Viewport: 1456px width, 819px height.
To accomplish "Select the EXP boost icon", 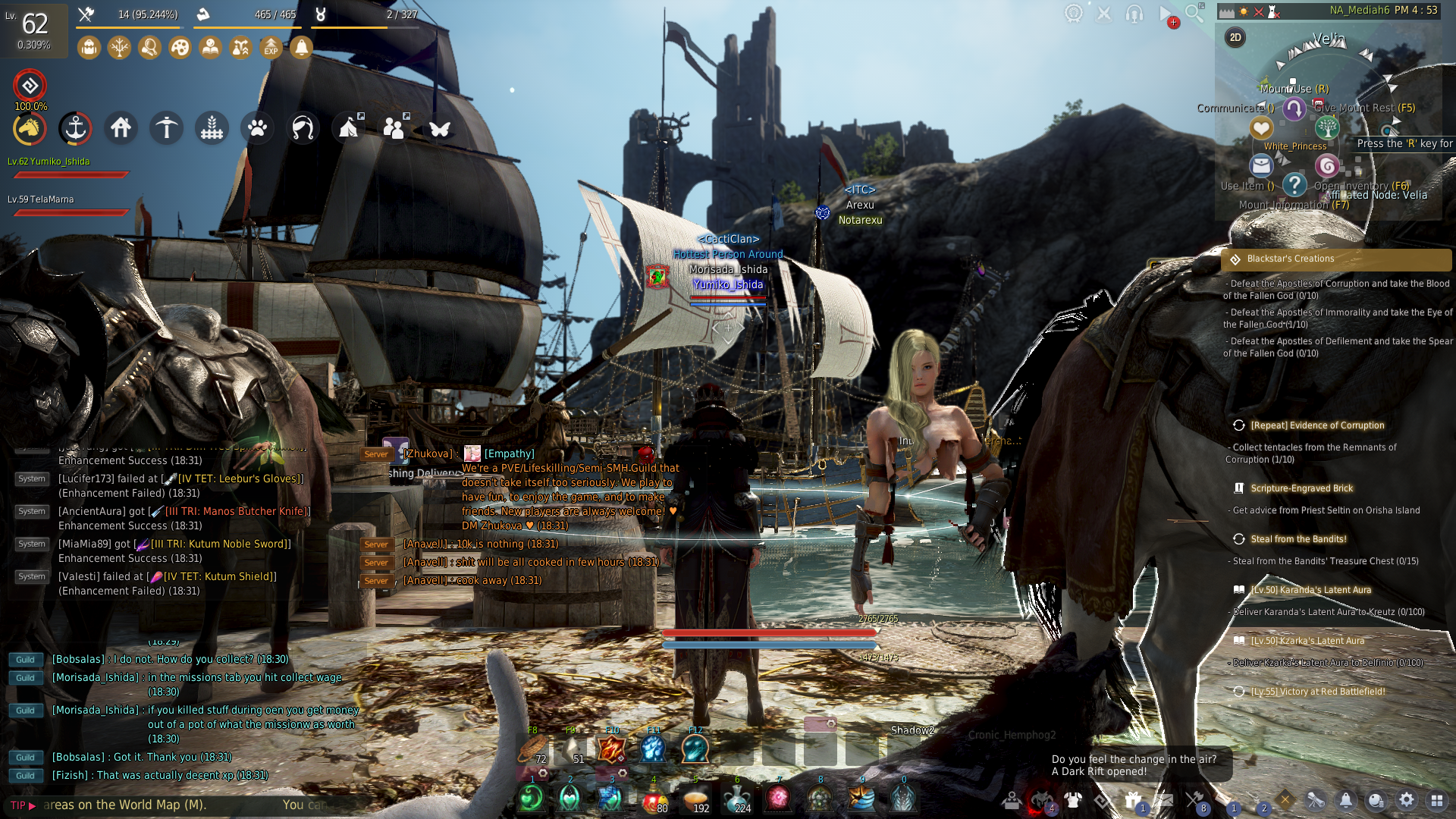I will (x=271, y=48).
